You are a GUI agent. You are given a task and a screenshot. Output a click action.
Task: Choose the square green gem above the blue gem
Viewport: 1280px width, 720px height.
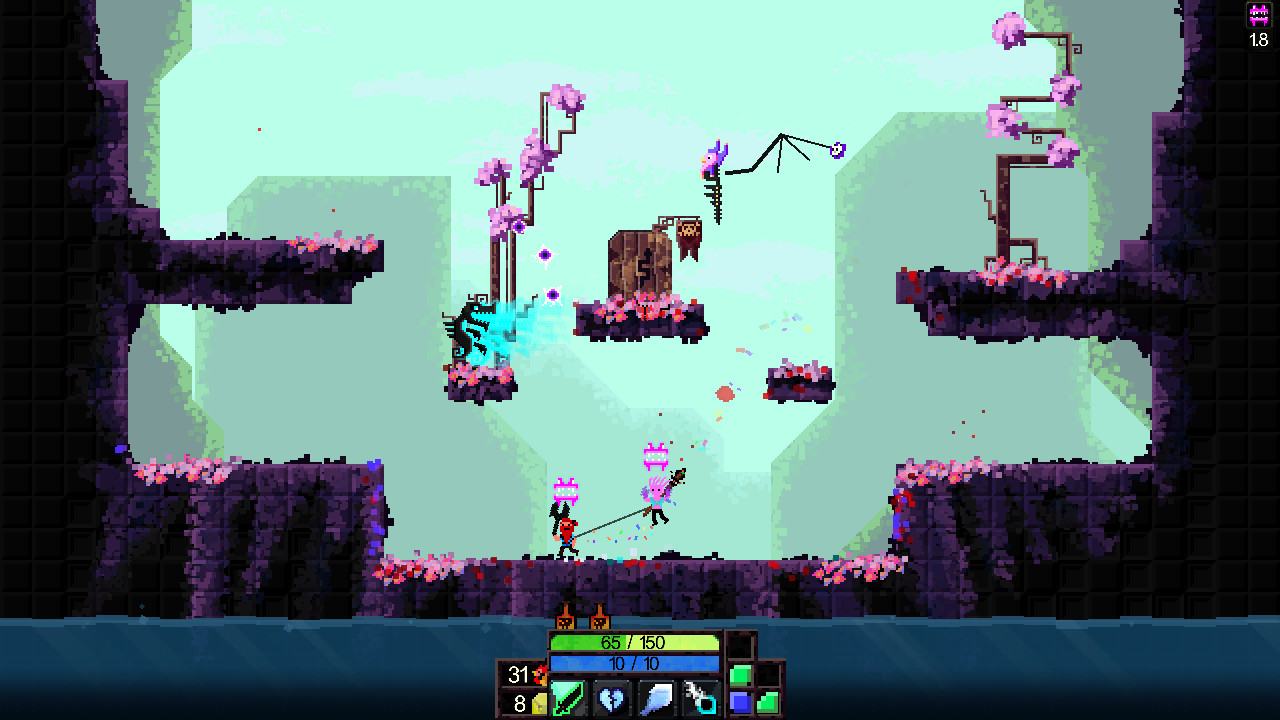[740, 675]
